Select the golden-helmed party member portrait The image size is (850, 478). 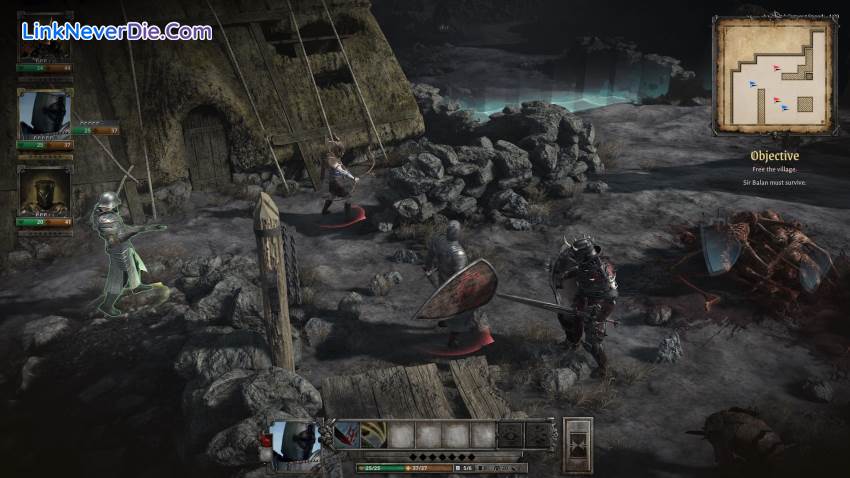pos(45,190)
